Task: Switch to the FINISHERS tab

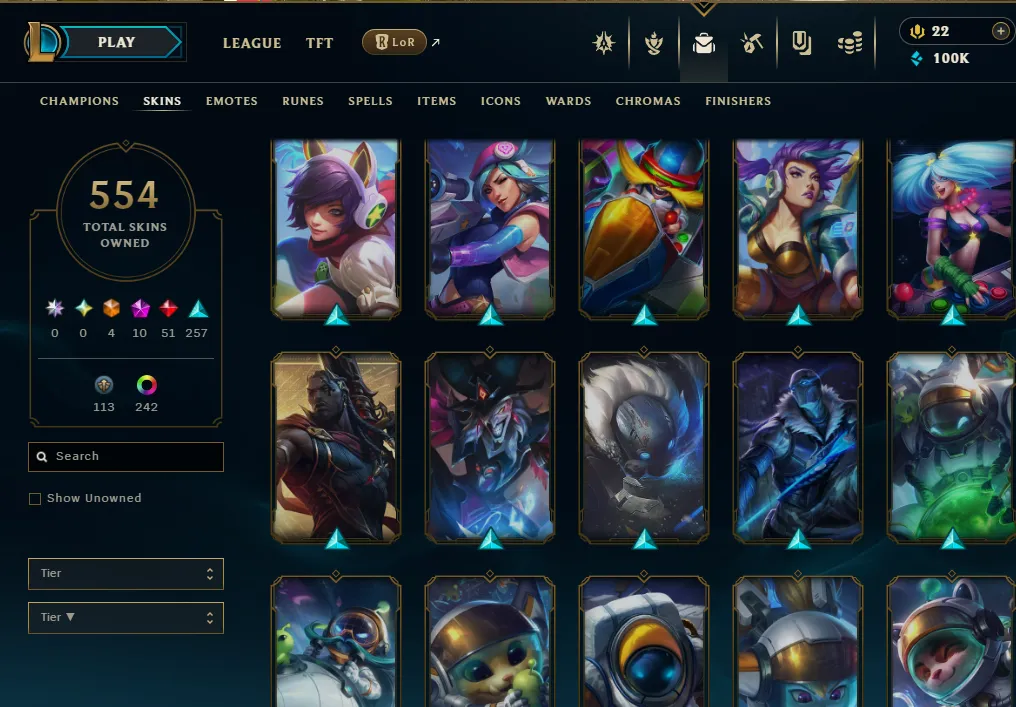Action: pos(738,101)
